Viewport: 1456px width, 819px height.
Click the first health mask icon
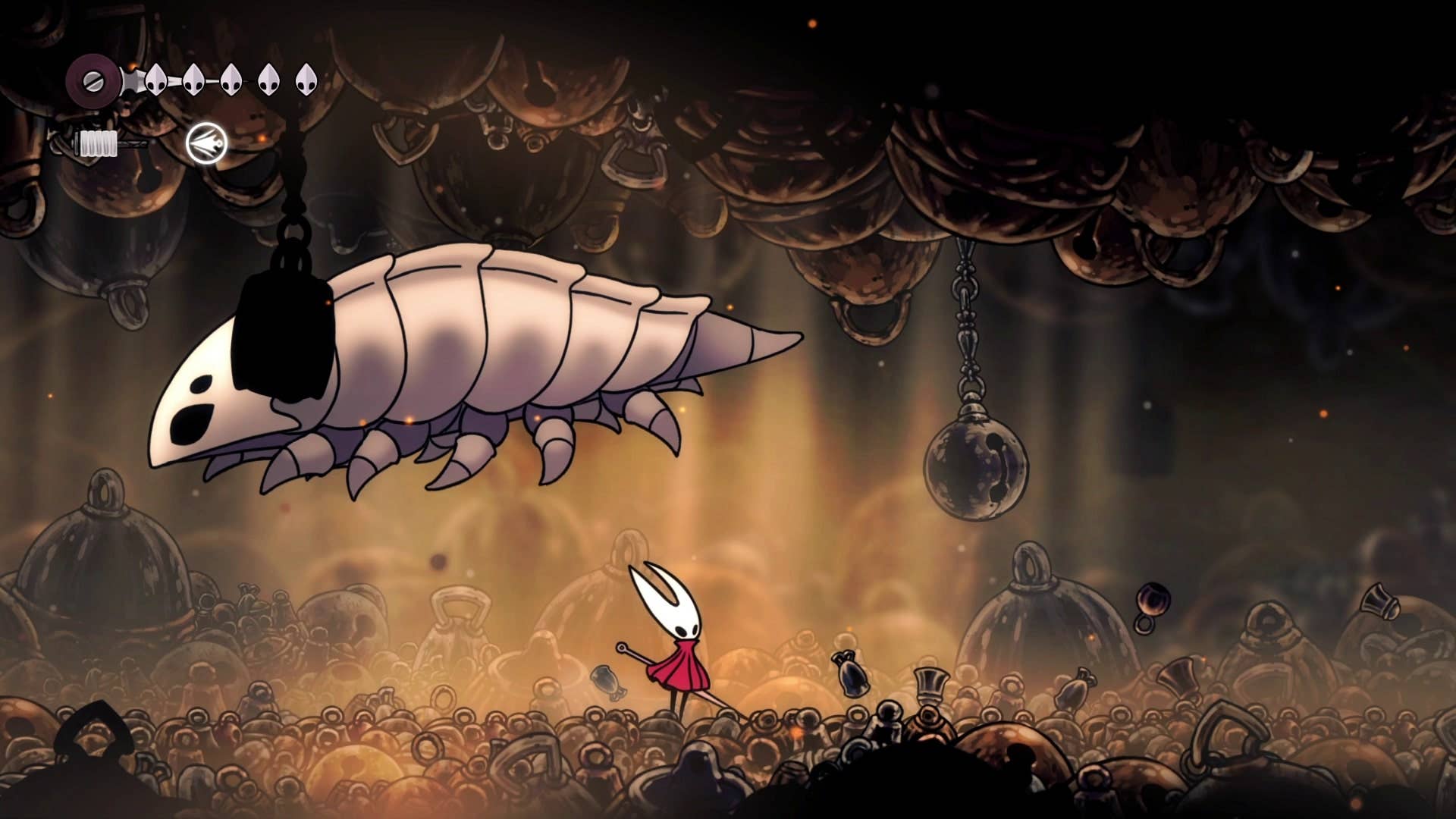click(x=157, y=80)
